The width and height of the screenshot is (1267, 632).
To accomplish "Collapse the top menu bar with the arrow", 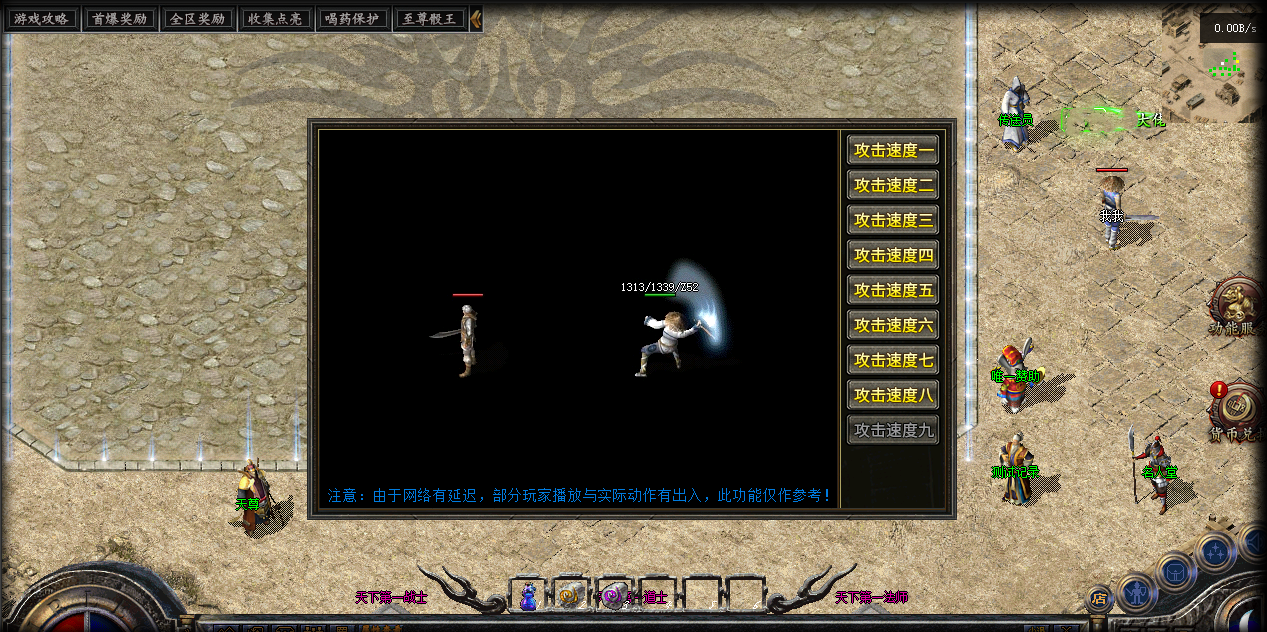I will point(476,19).
